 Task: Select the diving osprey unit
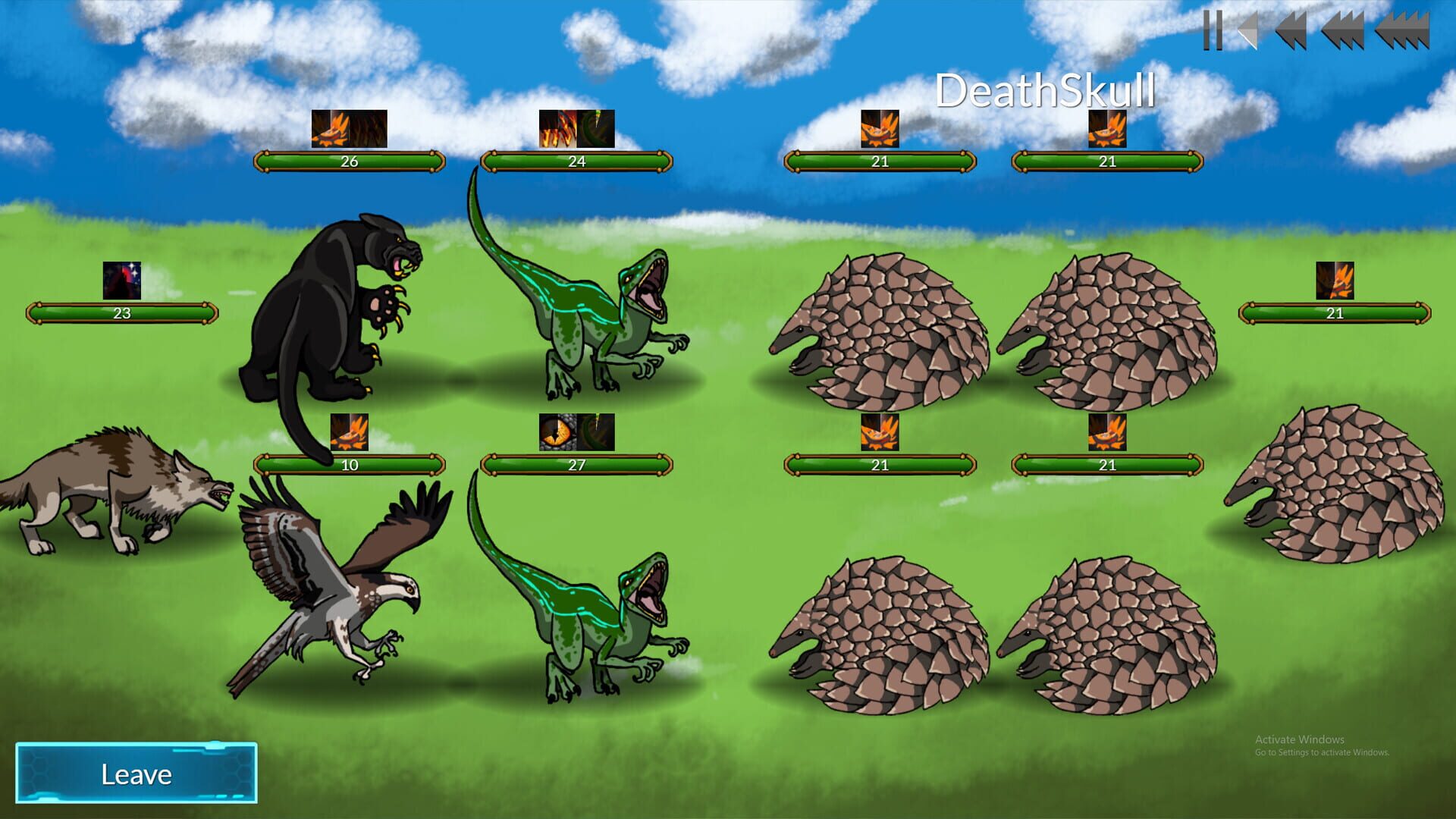coord(334,599)
